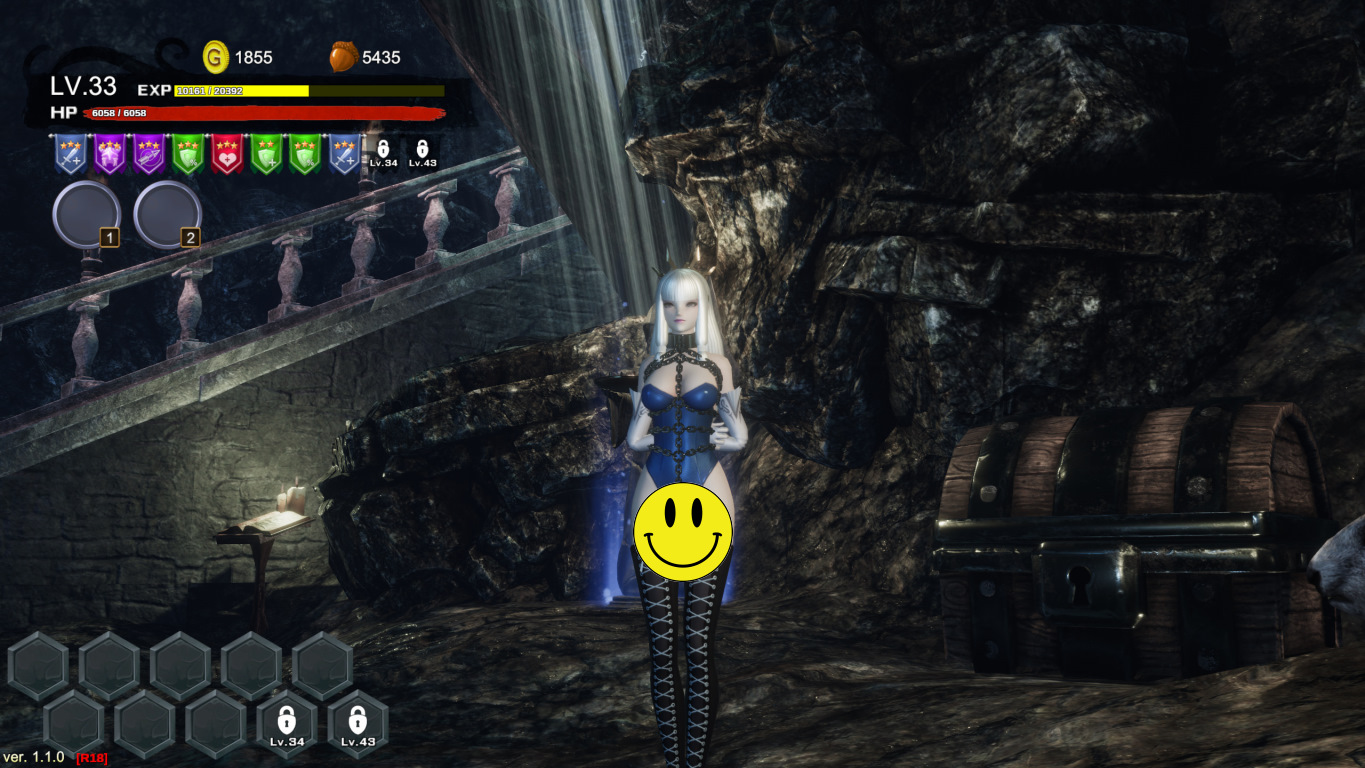Select the purple arrow banner
The height and width of the screenshot is (768, 1365).
pos(149,154)
